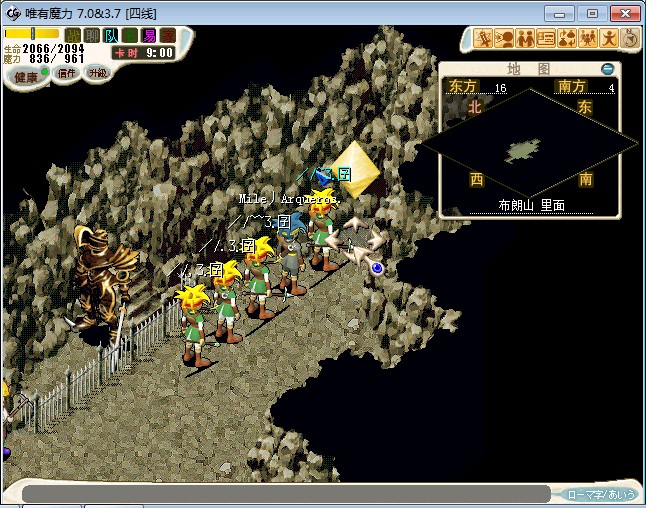The image size is (646, 508).
Task: Open the money bag trade icon
Action: pyautogui.click(x=567, y=39)
